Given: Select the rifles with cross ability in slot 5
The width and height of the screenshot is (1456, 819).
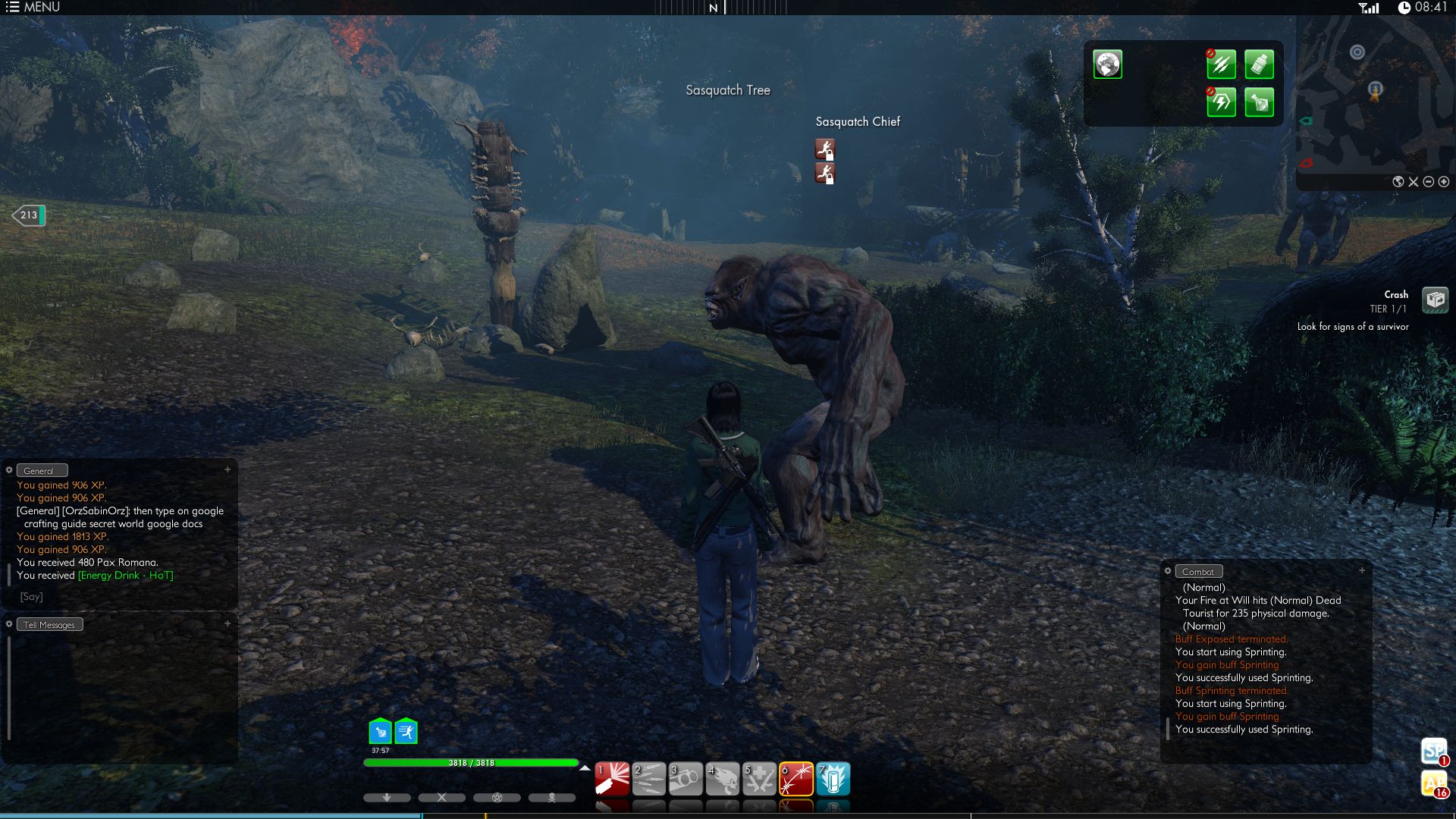Looking at the screenshot, I should tap(759, 779).
